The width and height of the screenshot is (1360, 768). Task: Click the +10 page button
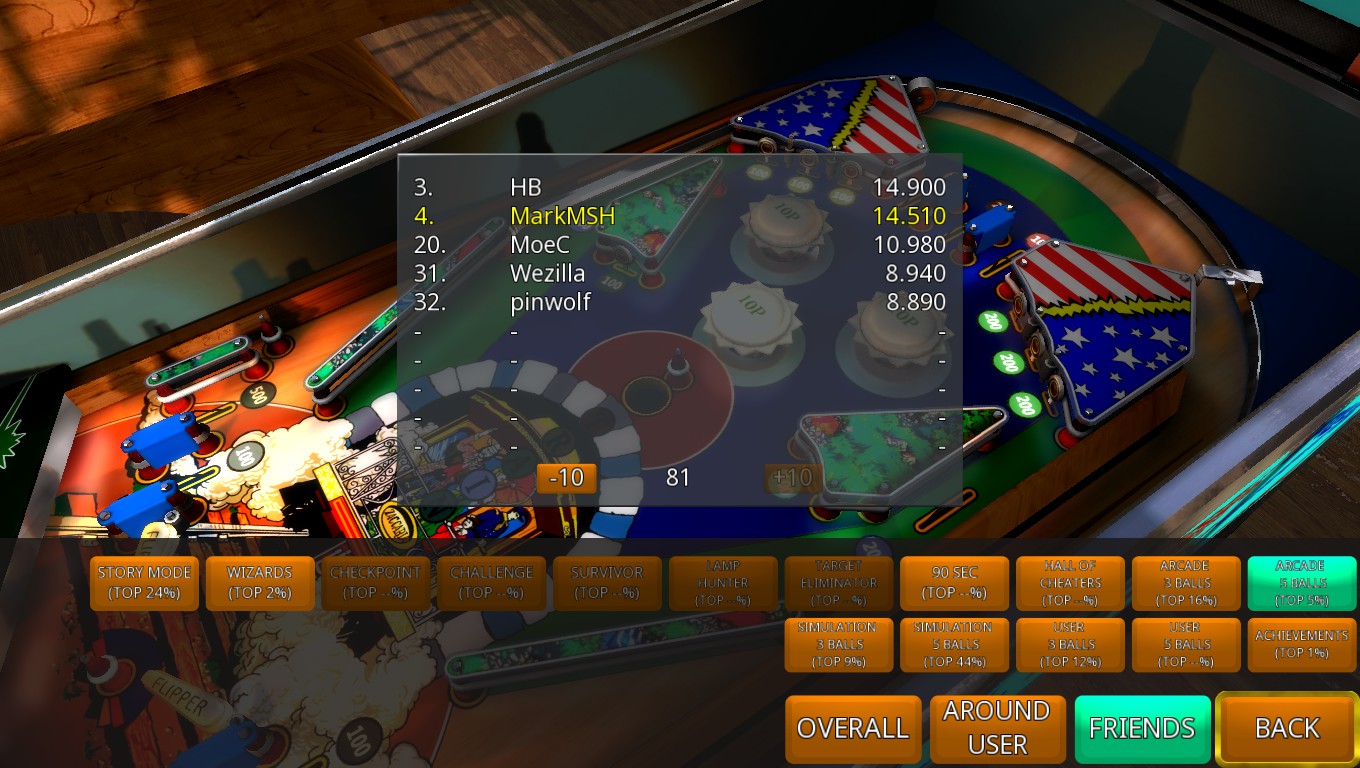792,478
